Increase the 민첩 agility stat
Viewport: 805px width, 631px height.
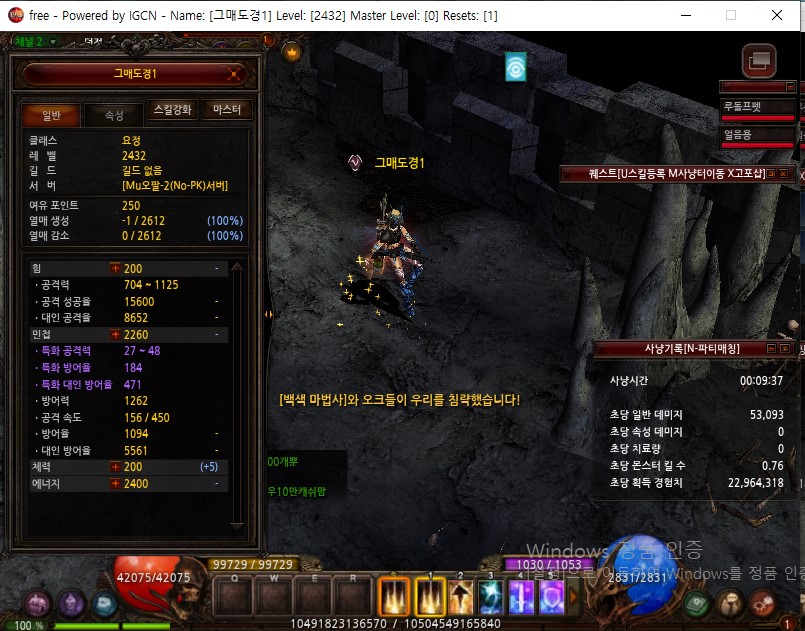[x=116, y=334]
